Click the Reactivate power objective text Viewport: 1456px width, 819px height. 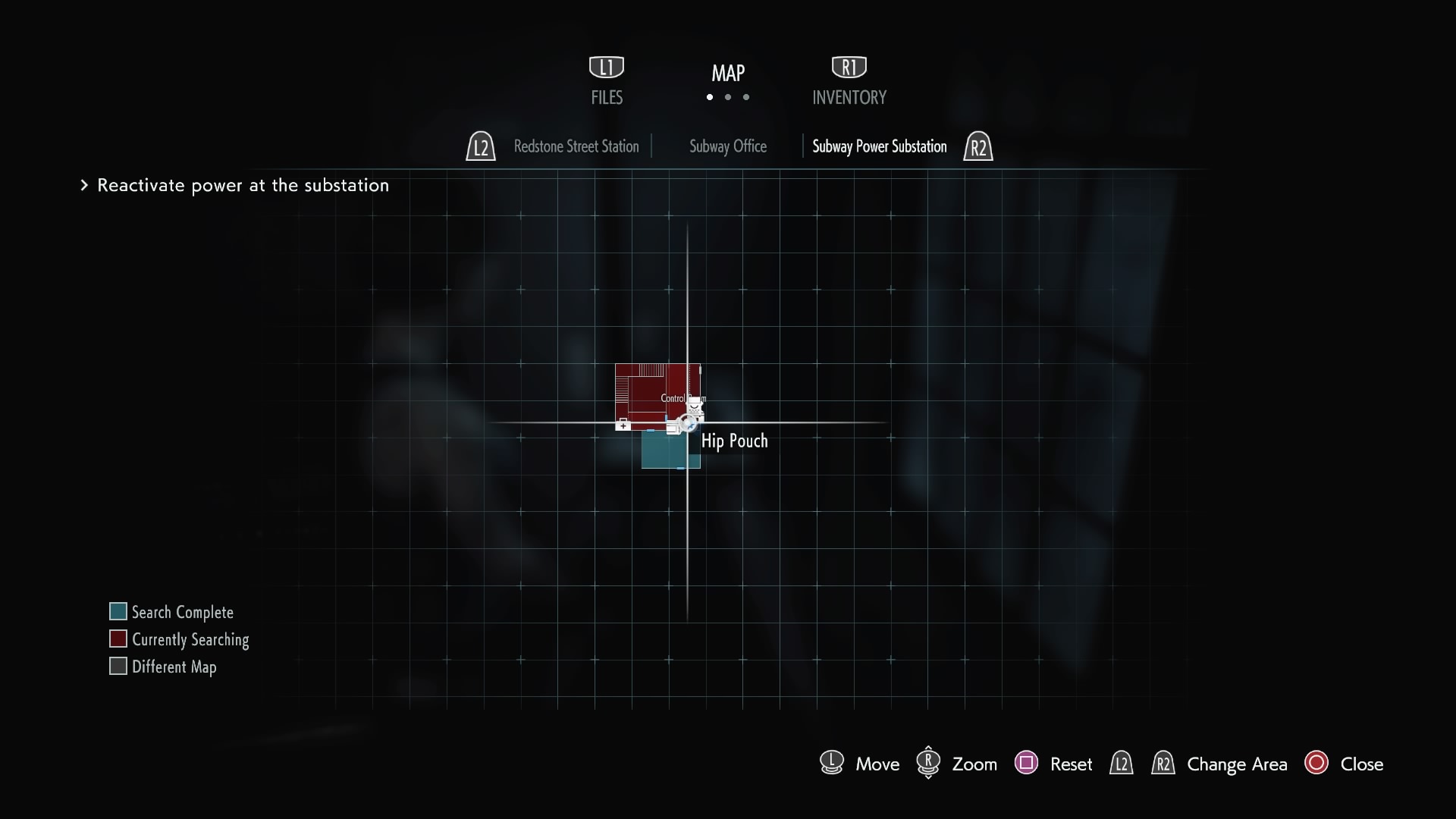click(x=243, y=186)
